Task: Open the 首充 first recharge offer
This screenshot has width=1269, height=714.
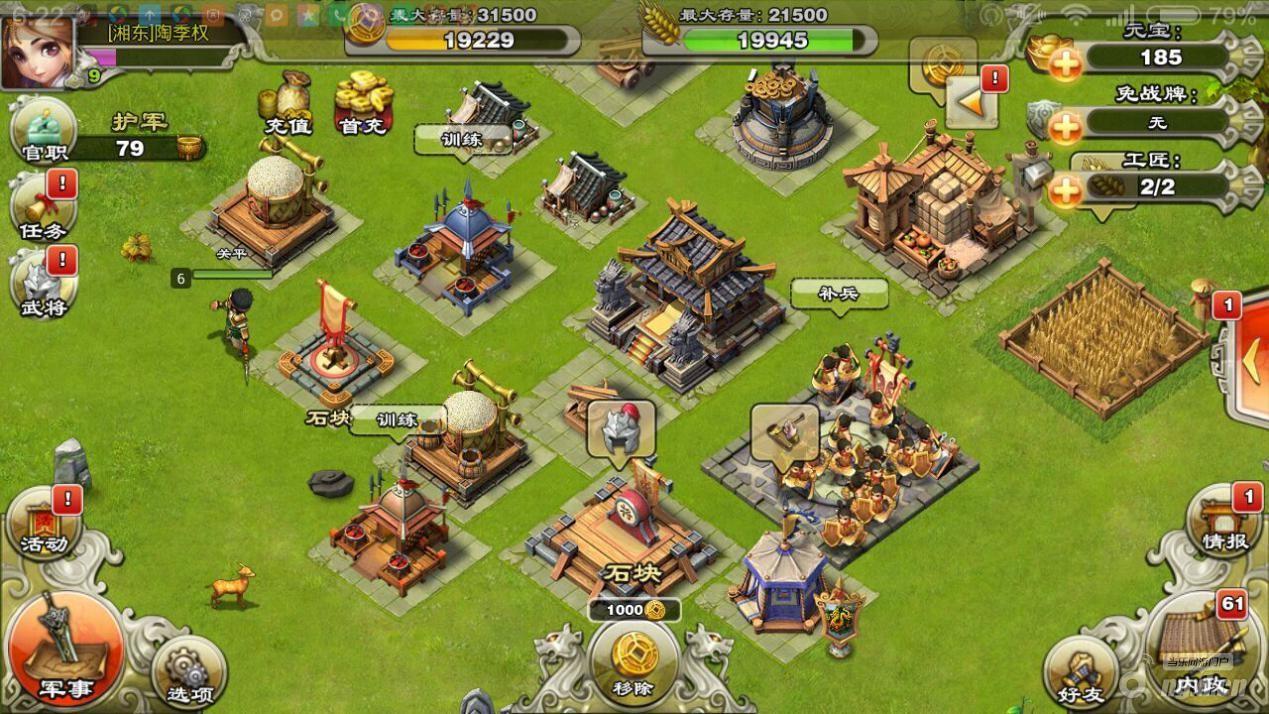Action: [362, 104]
